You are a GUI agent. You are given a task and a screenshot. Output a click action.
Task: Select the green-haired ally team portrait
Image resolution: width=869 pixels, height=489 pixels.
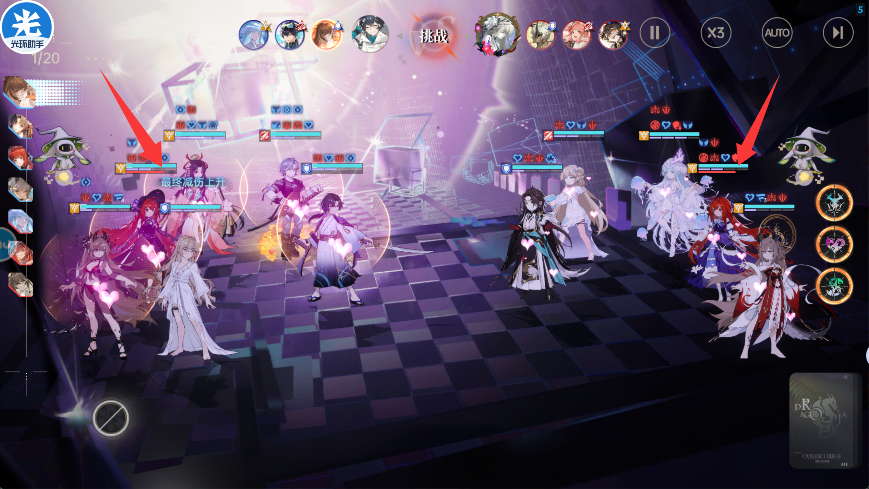370,33
